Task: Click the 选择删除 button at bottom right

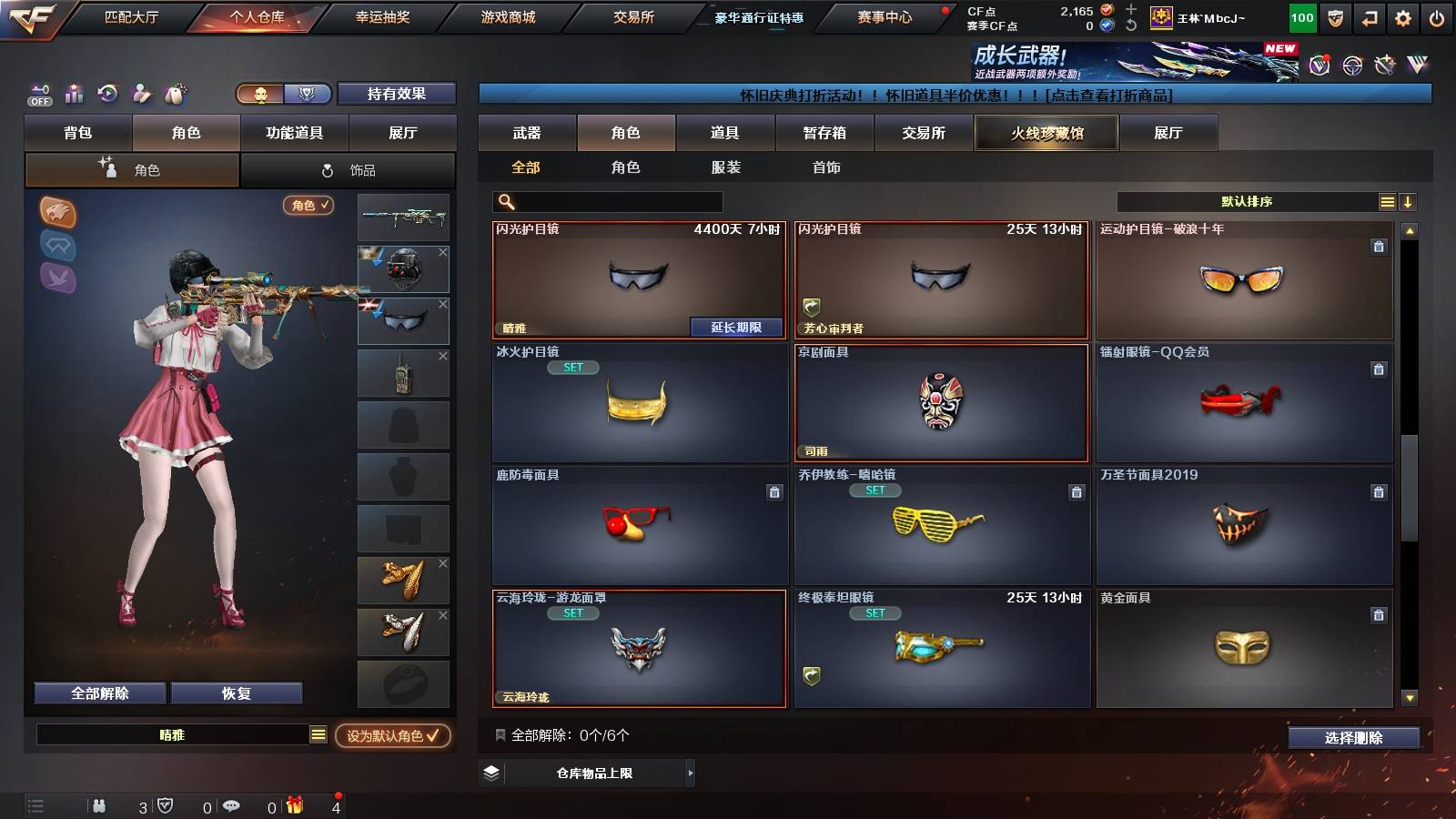Action: pos(1353,738)
